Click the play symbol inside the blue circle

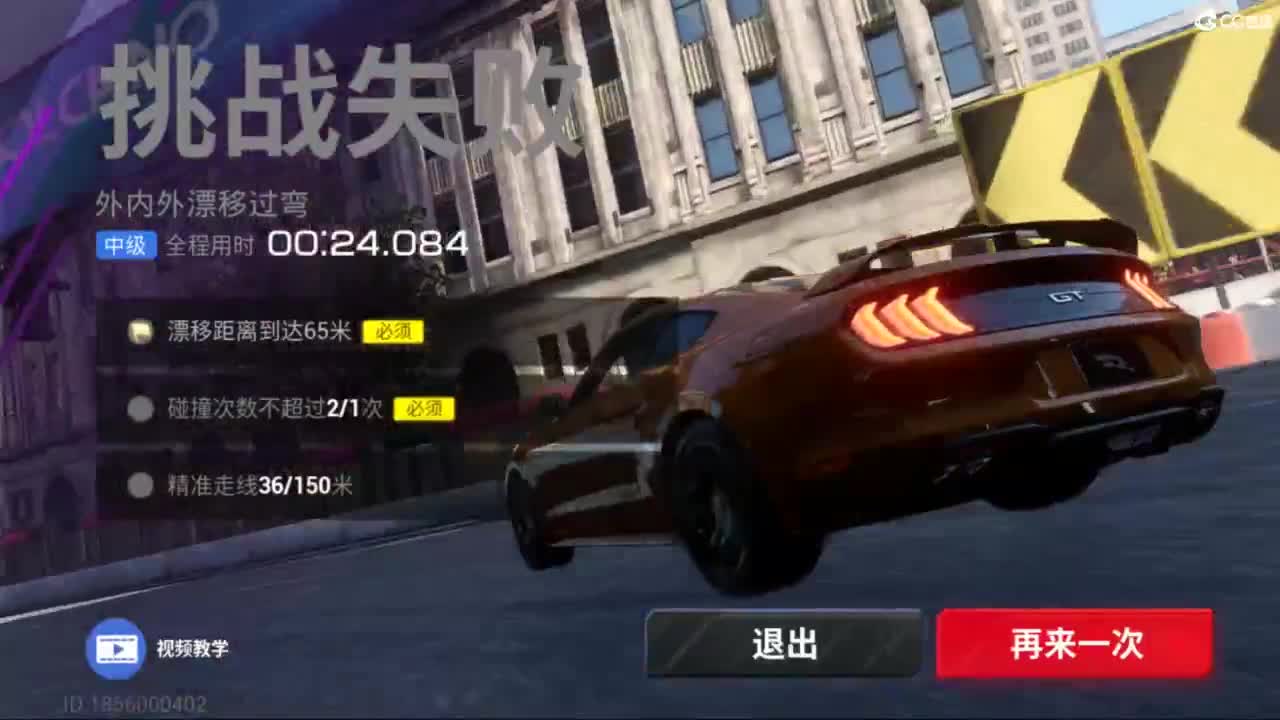(116, 651)
